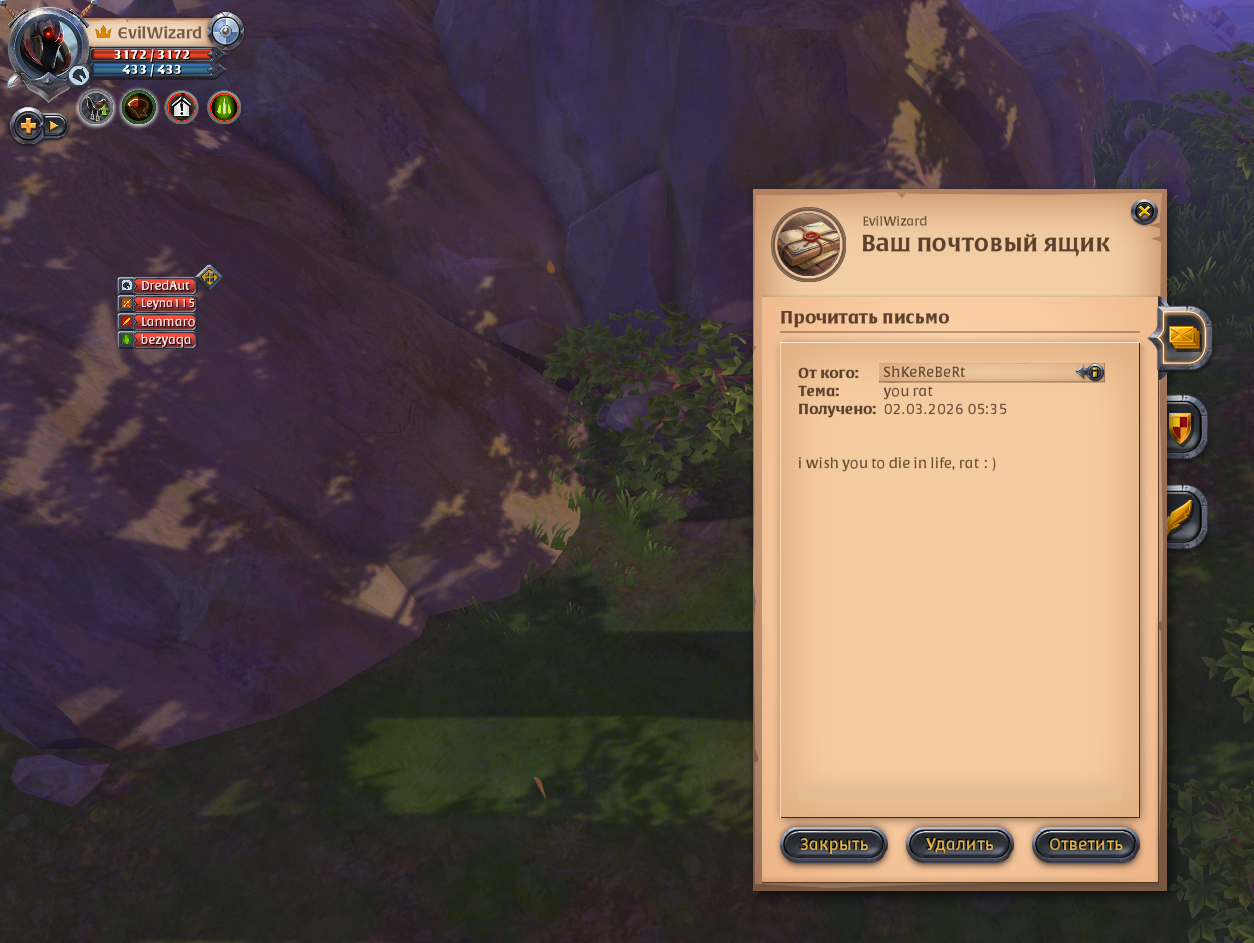Click the saddle mount buff icon
Screen dimensions: 1254x943
coord(96,108)
